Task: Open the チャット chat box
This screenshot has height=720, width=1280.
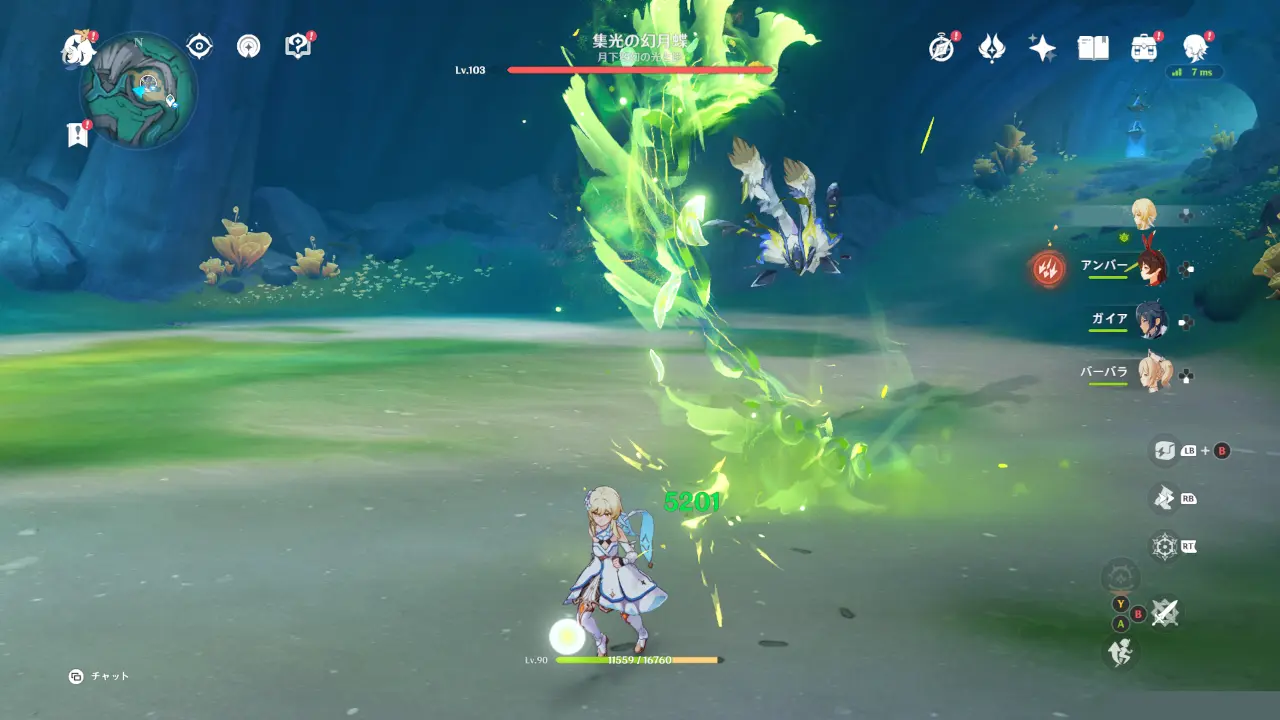Action: tap(99, 676)
